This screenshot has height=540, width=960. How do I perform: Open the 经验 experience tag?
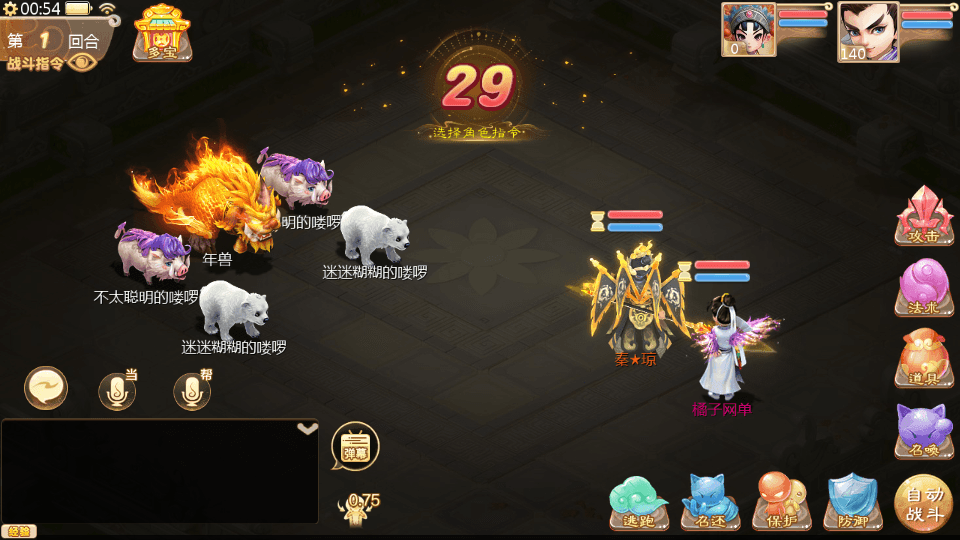[x=18, y=531]
